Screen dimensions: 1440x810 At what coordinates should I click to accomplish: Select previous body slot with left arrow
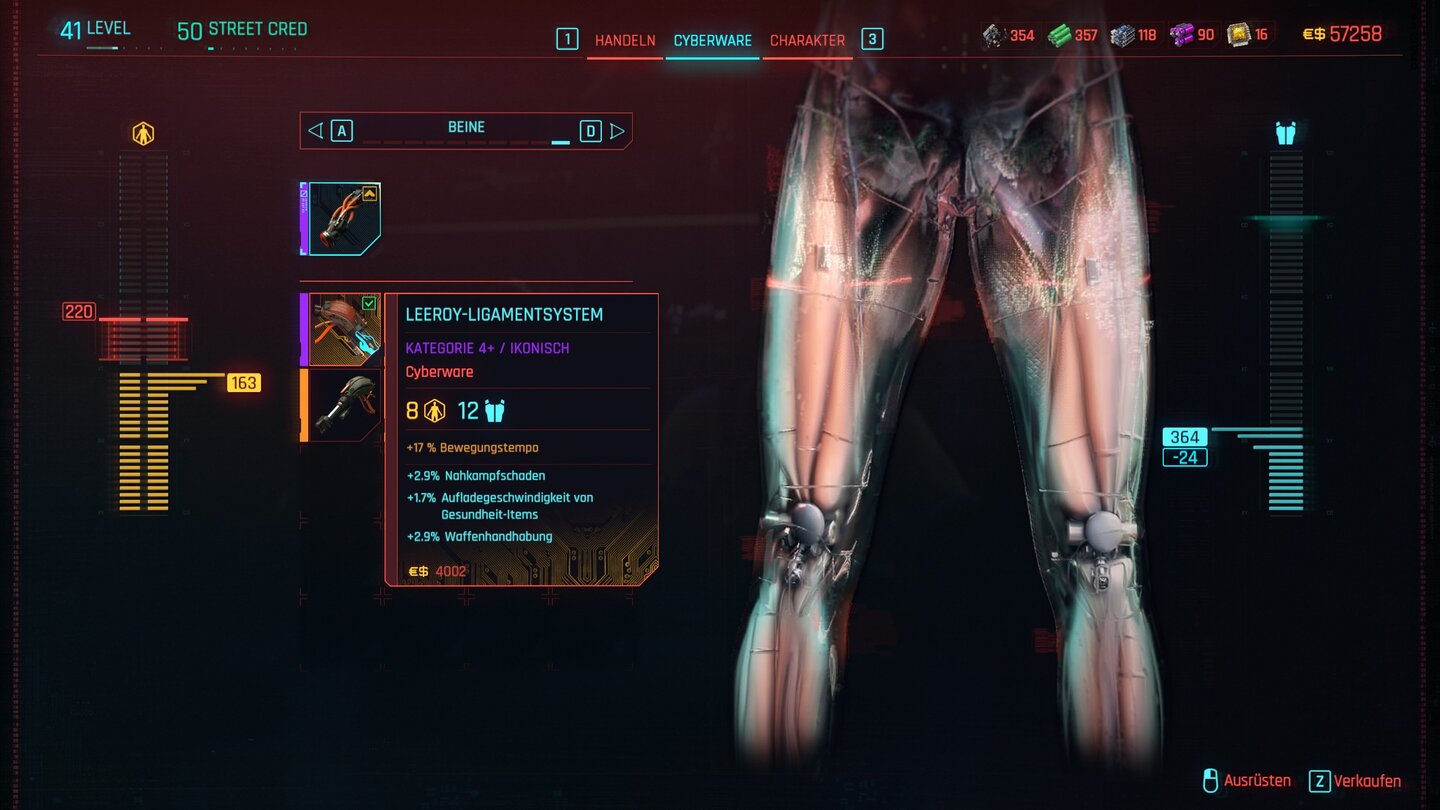click(315, 131)
